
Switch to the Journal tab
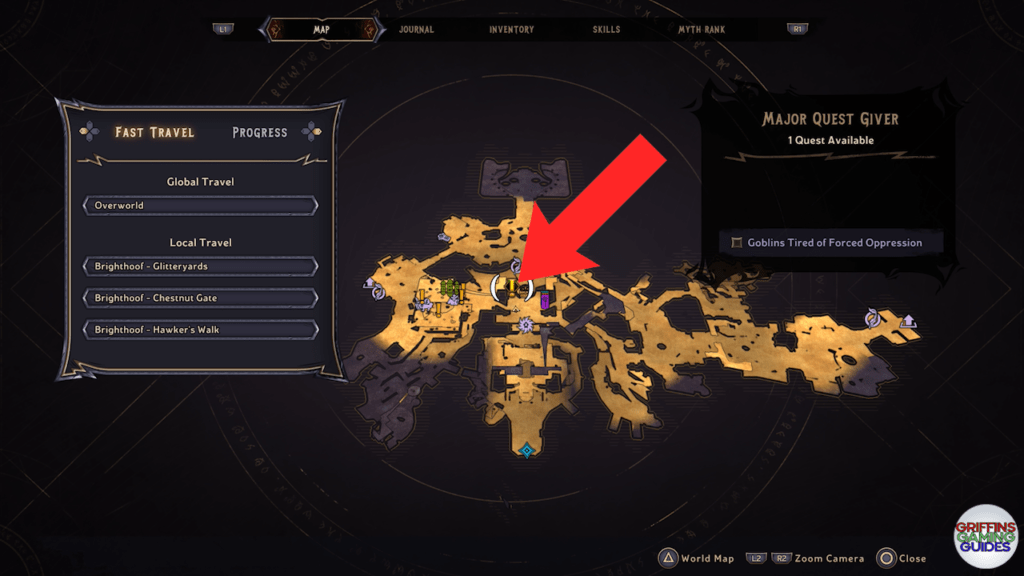pos(416,30)
